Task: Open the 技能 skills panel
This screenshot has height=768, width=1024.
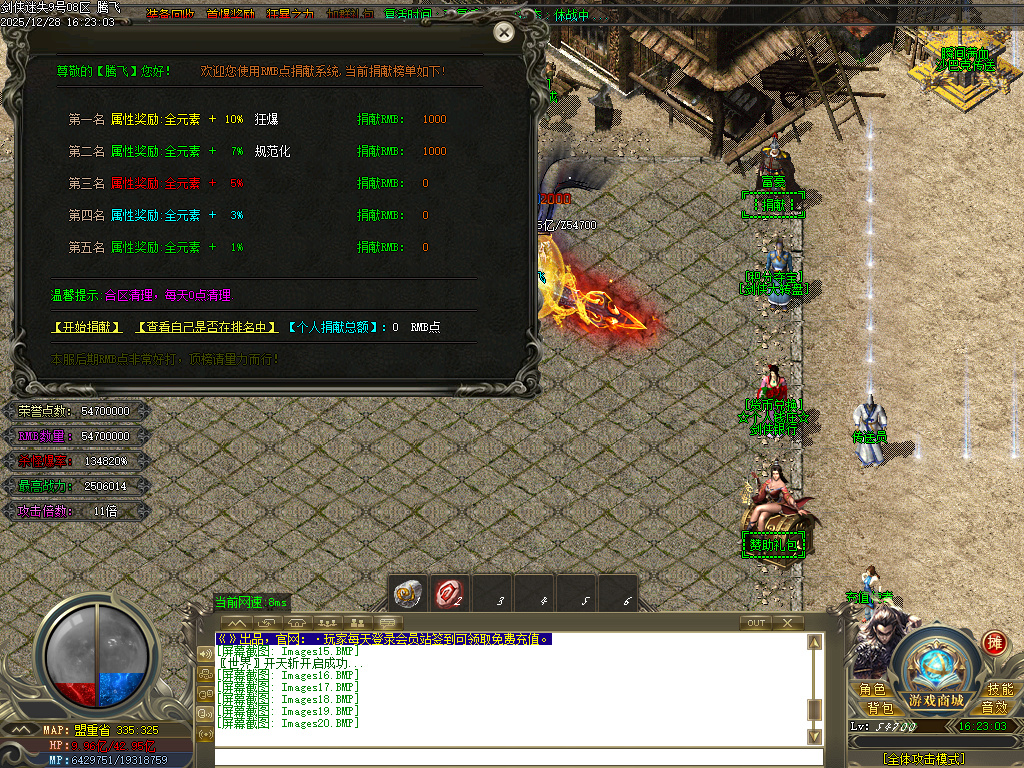Action: tap(1000, 689)
